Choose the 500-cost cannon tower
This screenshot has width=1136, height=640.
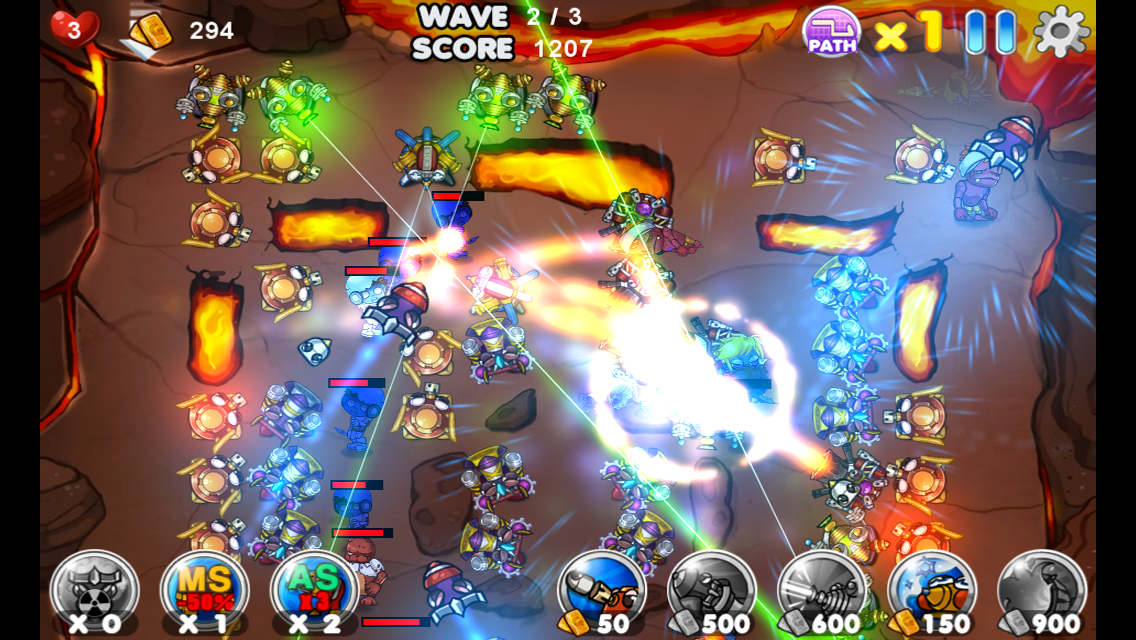coord(712,592)
